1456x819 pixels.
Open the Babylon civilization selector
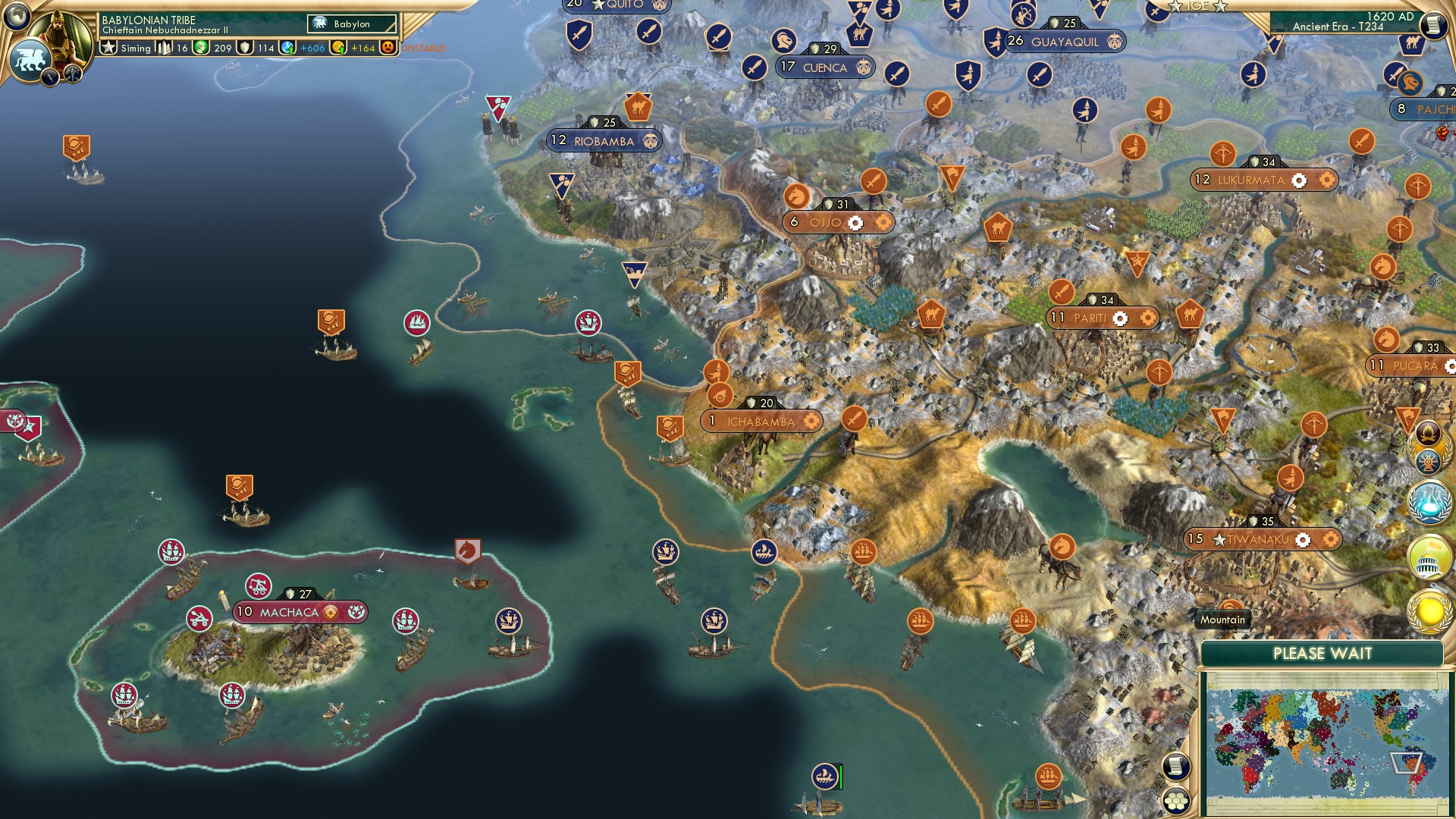(351, 24)
